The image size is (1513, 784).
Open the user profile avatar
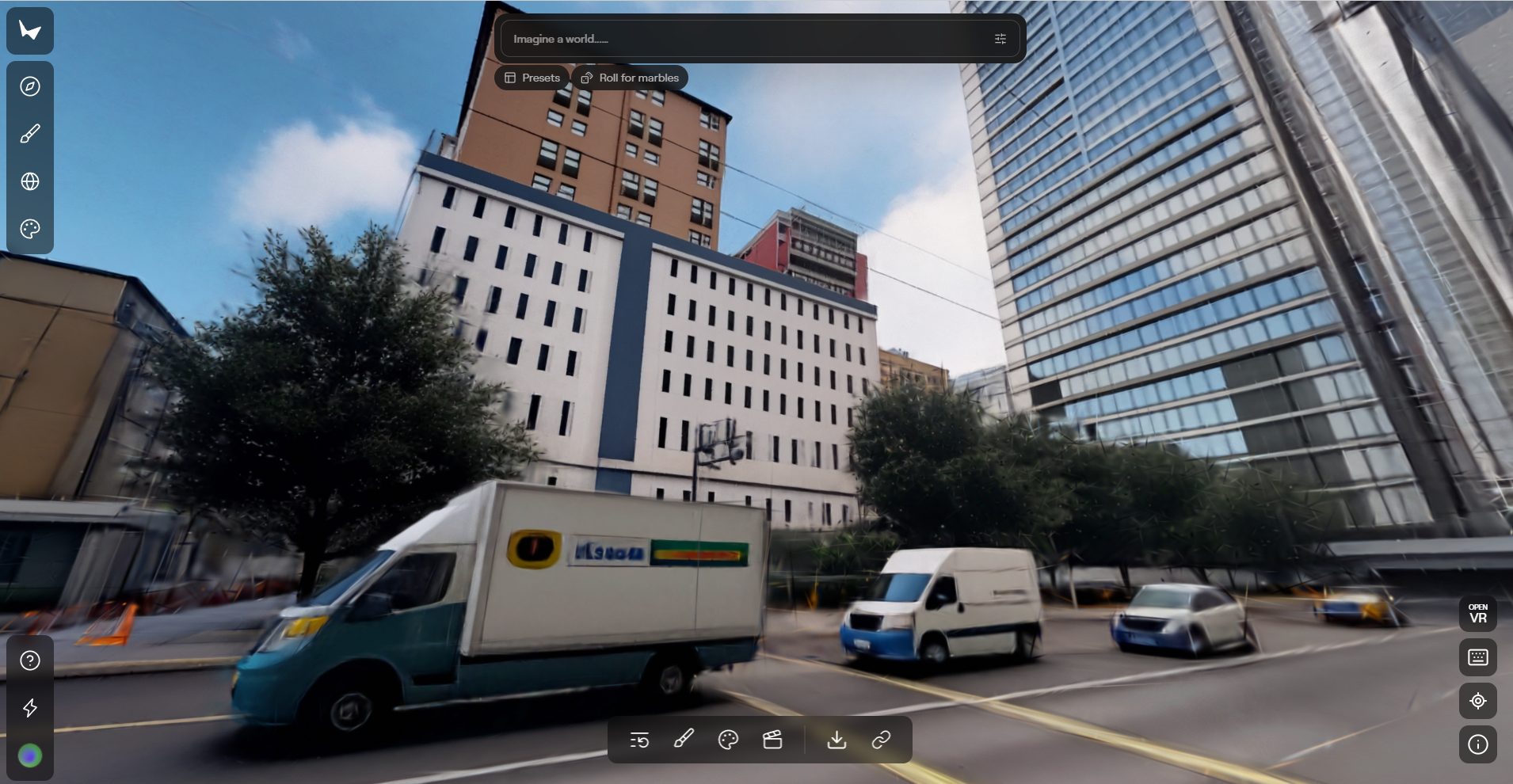point(30,755)
